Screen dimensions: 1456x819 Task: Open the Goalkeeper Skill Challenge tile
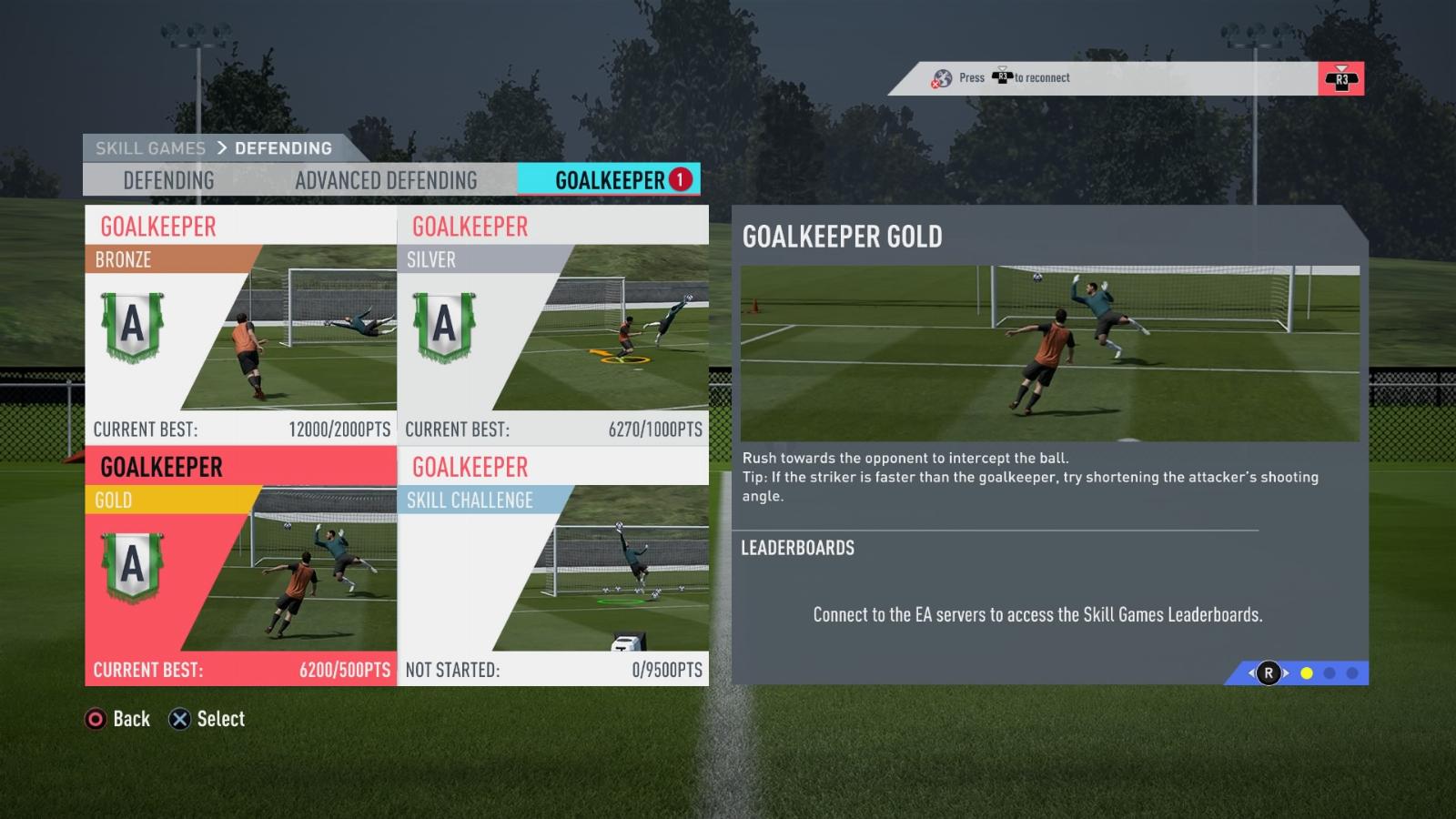point(553,565)
